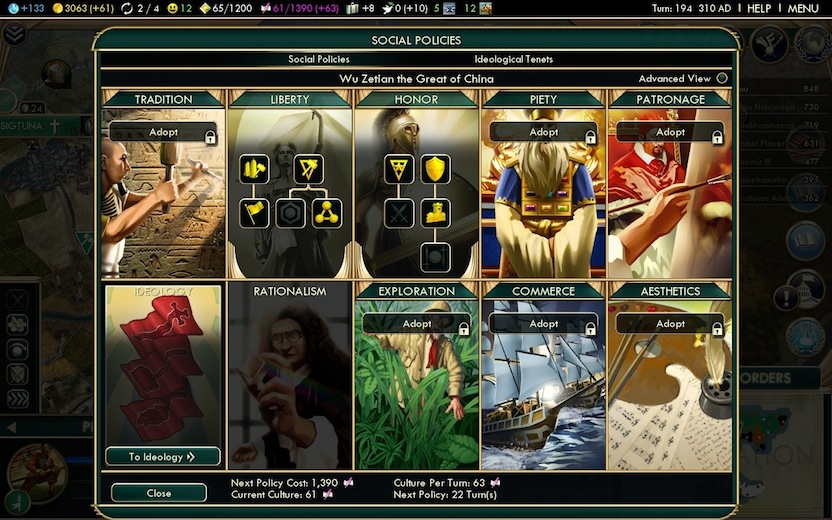Adopt the Piety policy tree
The height and width of the screenshot is (520, 832).
[x=543, y=132]
